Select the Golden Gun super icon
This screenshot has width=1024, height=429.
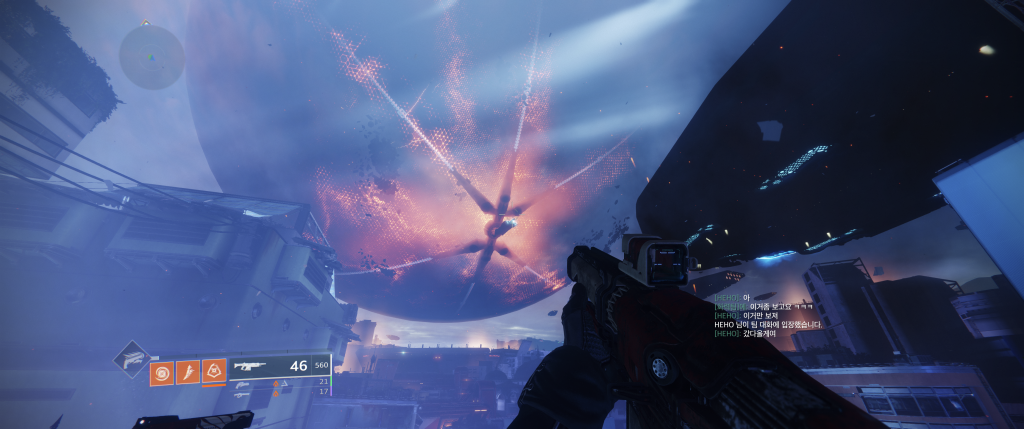tap(132, 358)
